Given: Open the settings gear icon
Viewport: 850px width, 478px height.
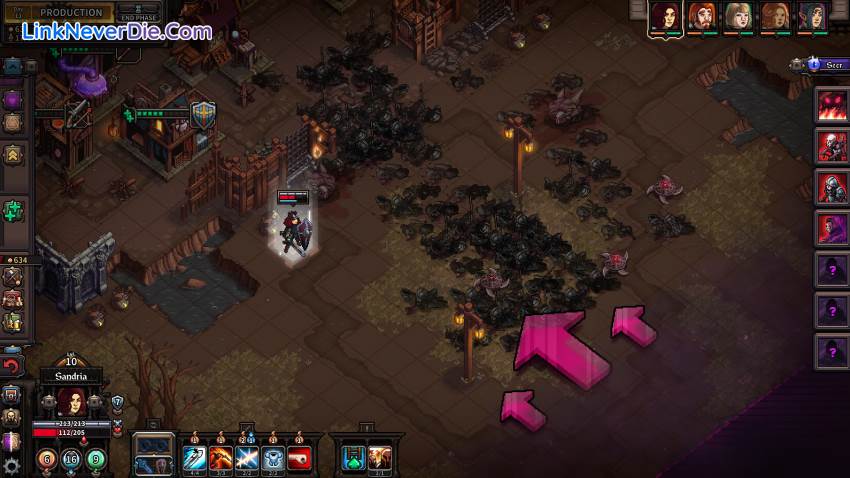Looking at the screenshot, I should tap(12, 466).
